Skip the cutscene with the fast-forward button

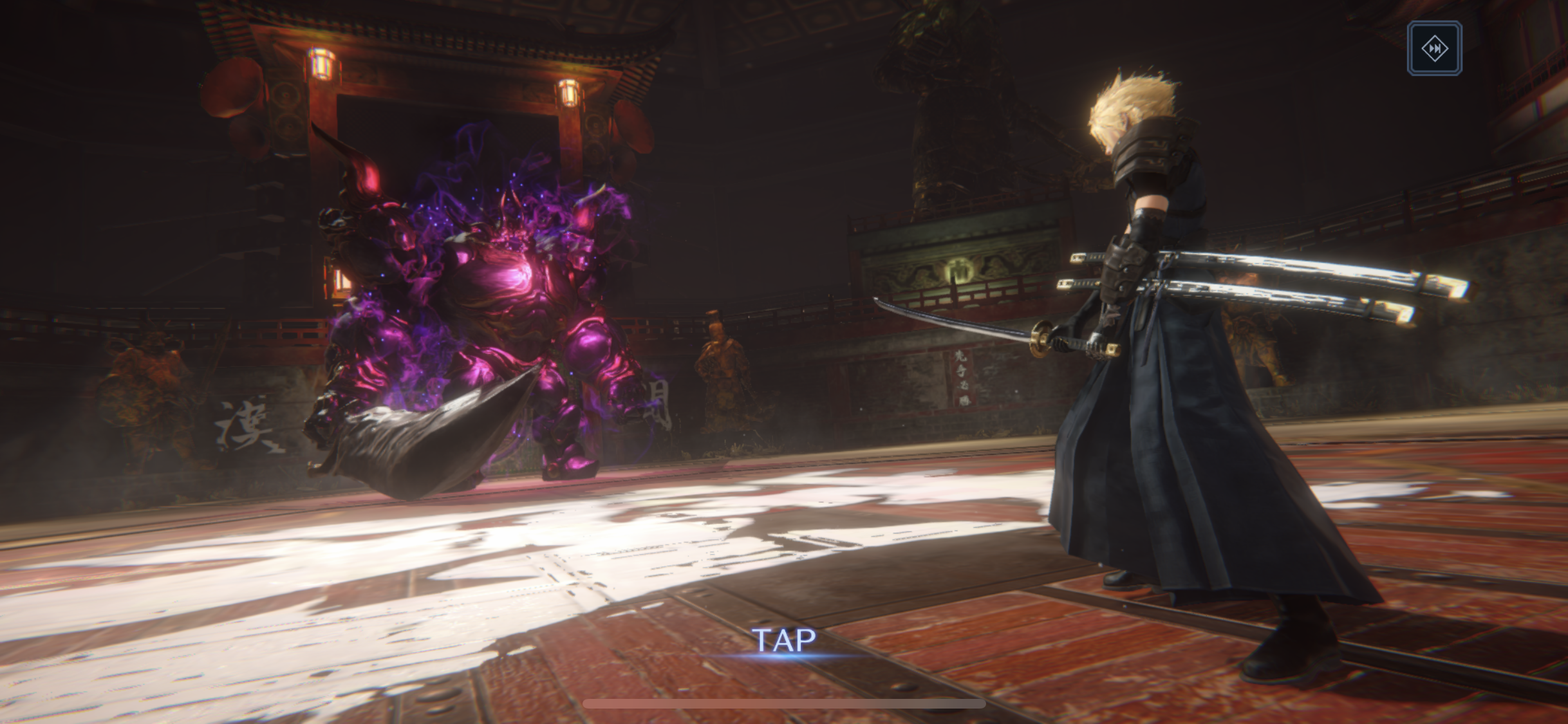(x=1434, y=48)
